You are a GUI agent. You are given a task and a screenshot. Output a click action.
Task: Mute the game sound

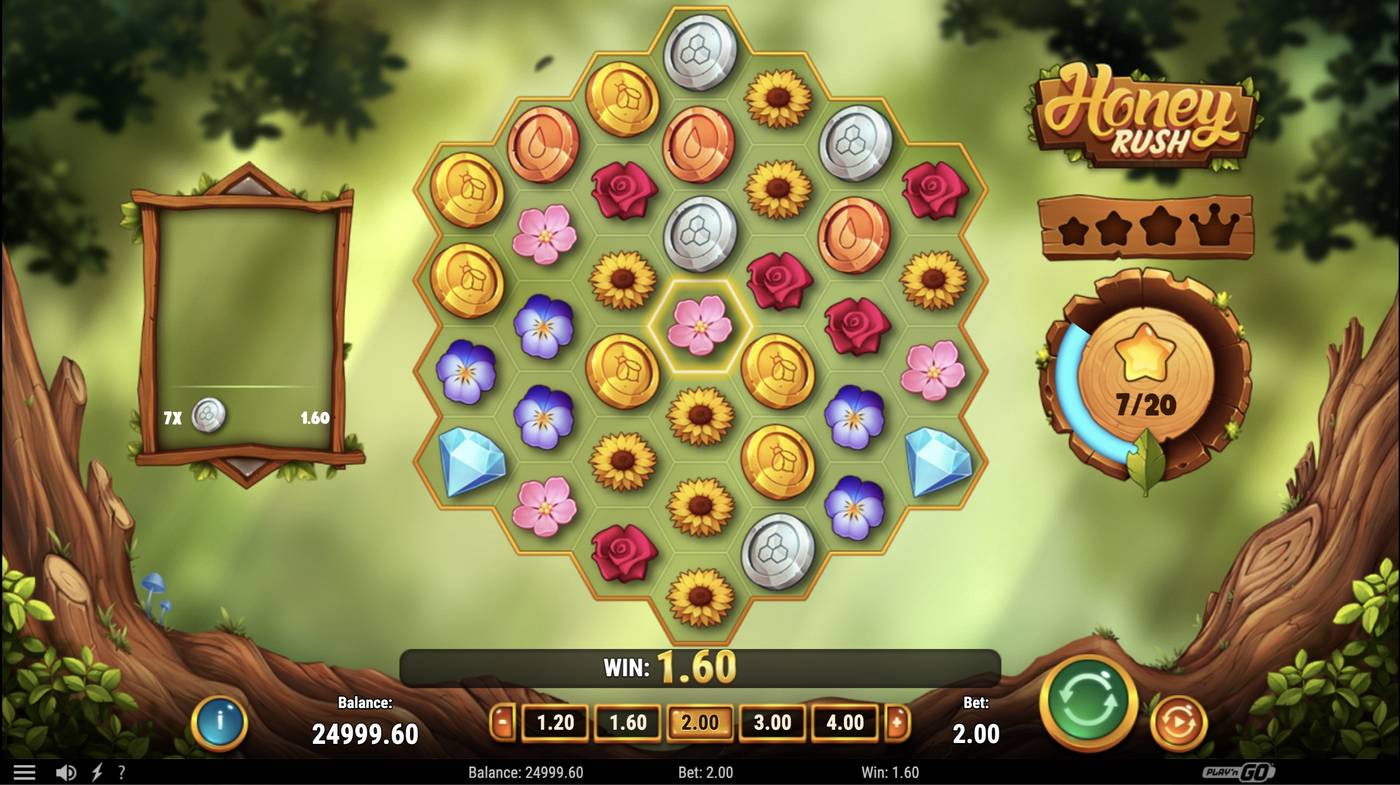pos(65,771)
